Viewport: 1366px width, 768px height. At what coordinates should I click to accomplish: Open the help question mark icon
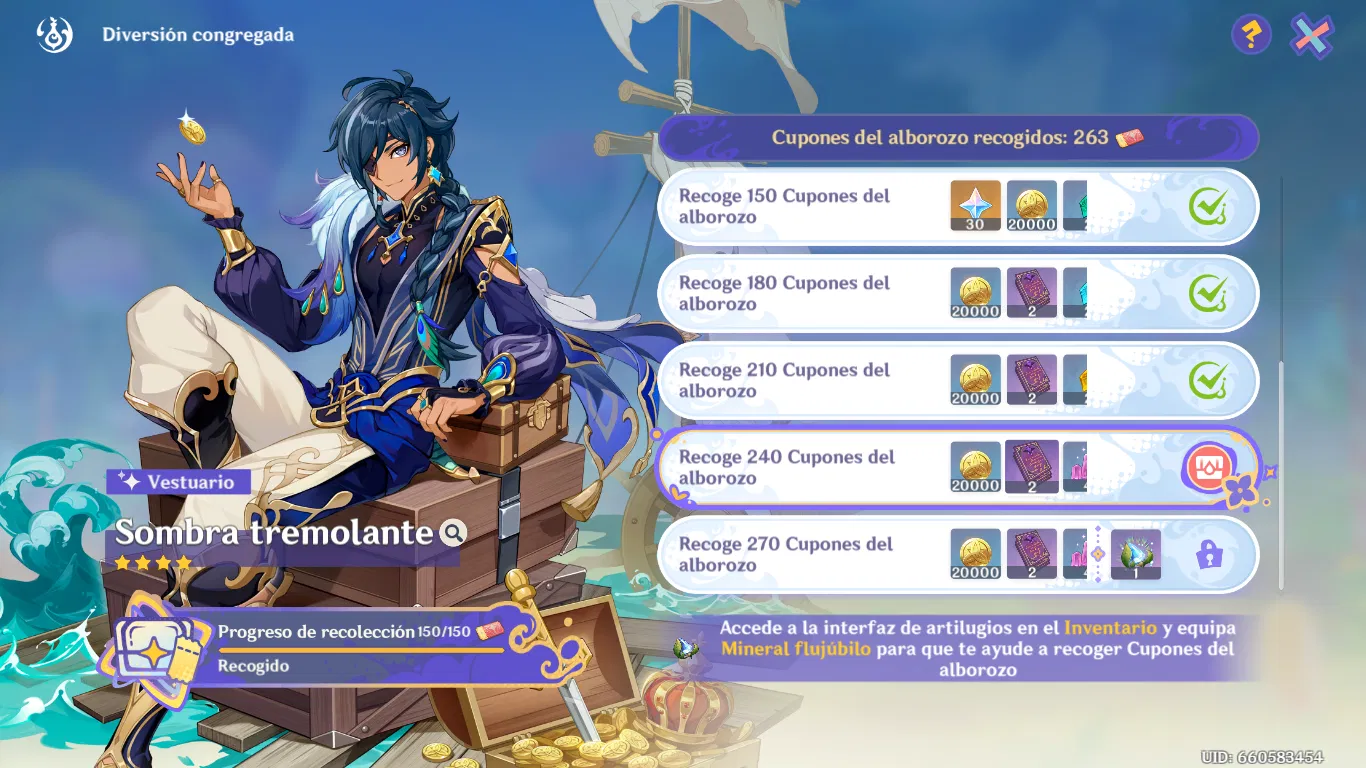(x=1250, y=33)
